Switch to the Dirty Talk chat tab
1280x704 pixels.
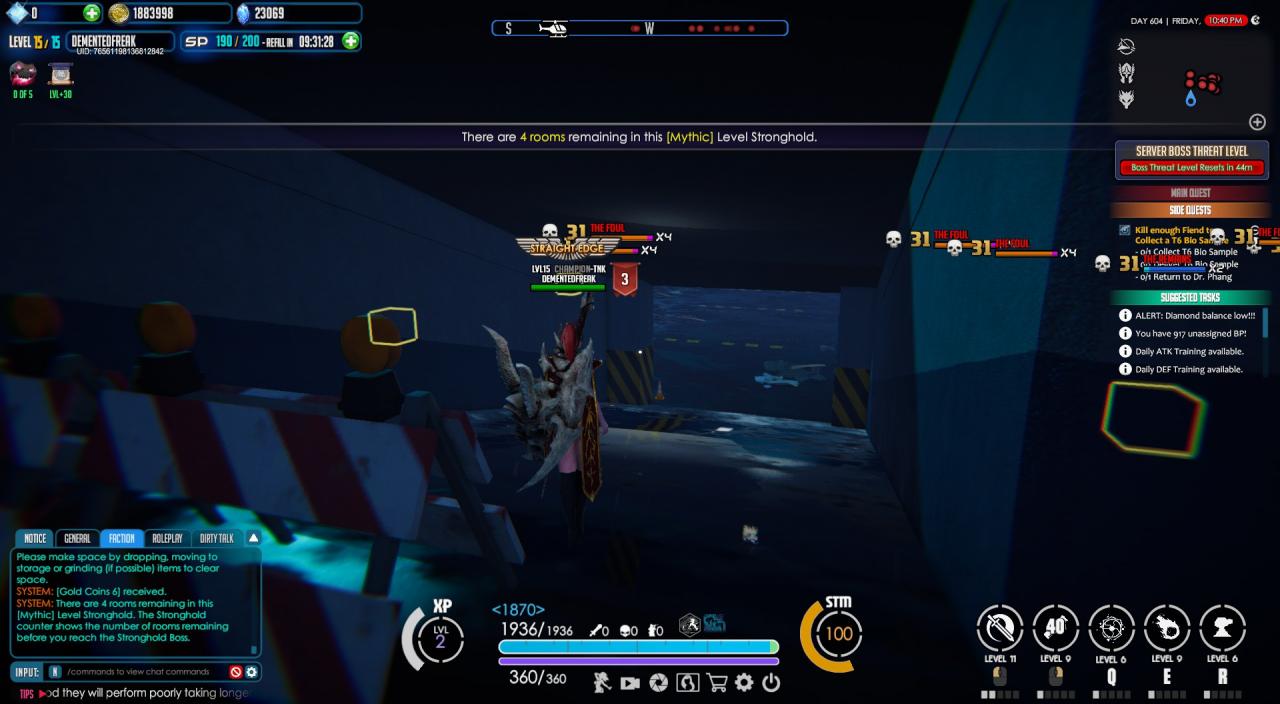click(x=216, y=538)
